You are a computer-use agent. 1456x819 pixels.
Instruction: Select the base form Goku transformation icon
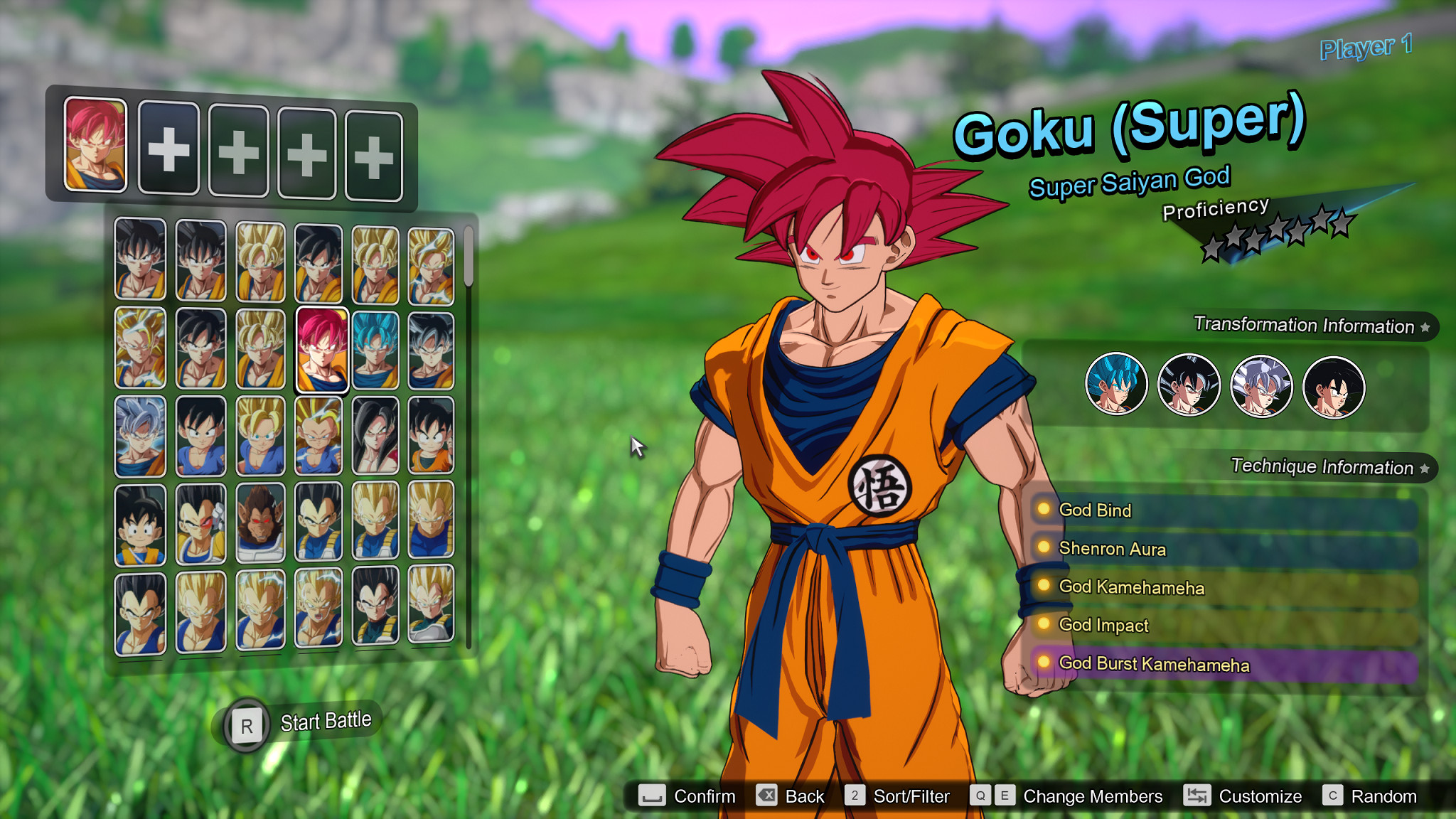(x=1334, y=384)
